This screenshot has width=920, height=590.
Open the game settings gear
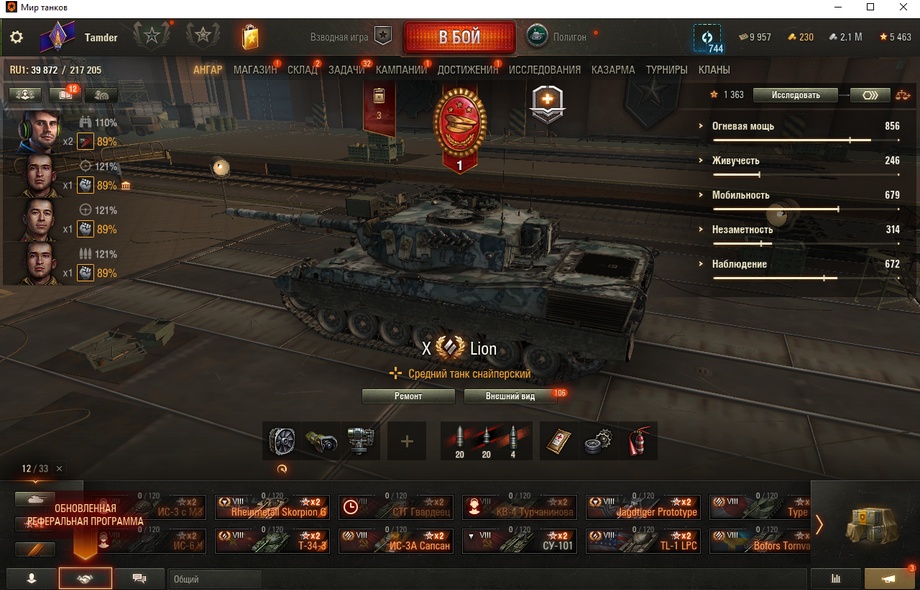(16, 37)
